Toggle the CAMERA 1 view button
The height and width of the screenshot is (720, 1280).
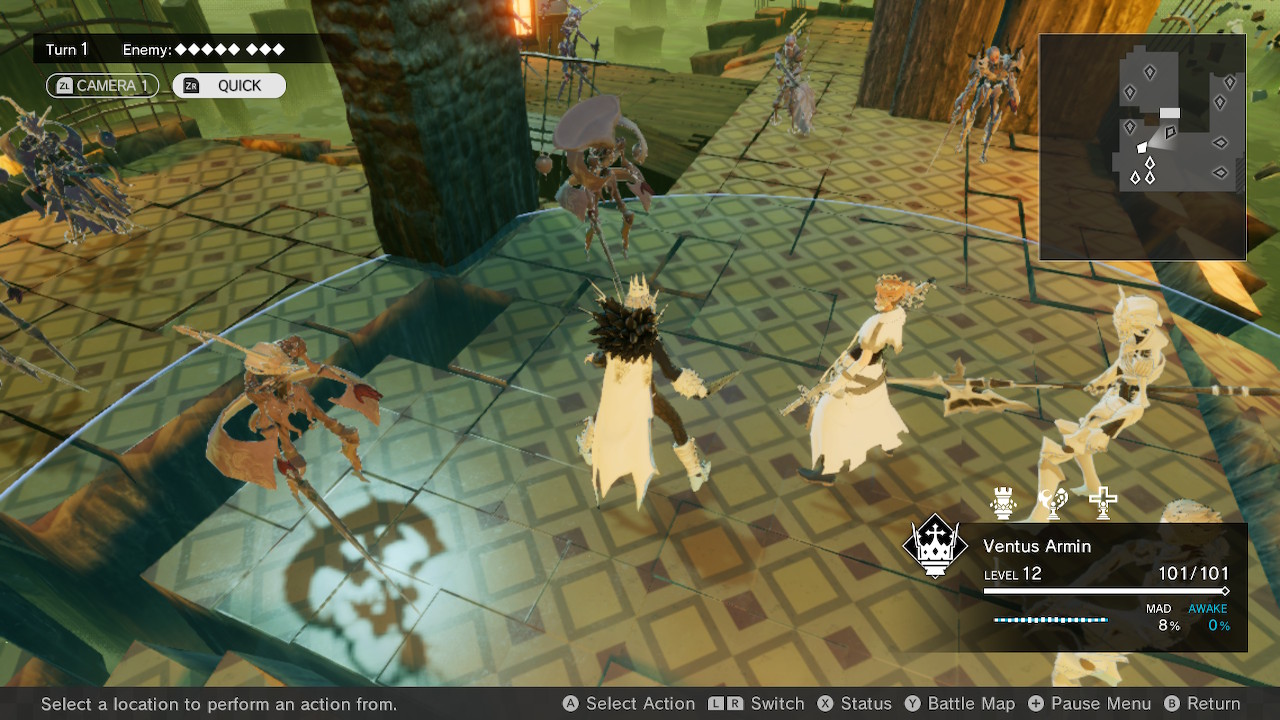click(102, 86)
